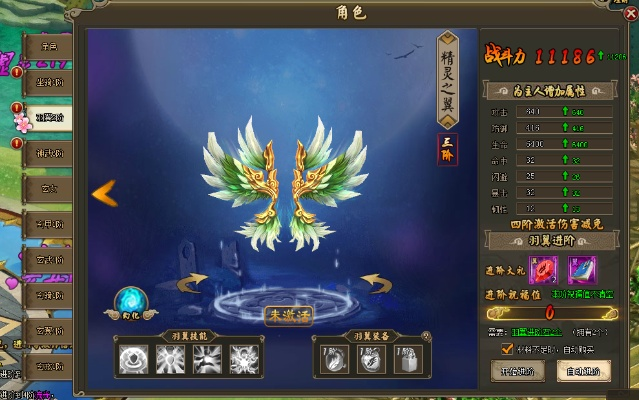Screen dimensions: 639x400
Task: Open wing equipment help question mark
Action: click(x=426, y=335)
